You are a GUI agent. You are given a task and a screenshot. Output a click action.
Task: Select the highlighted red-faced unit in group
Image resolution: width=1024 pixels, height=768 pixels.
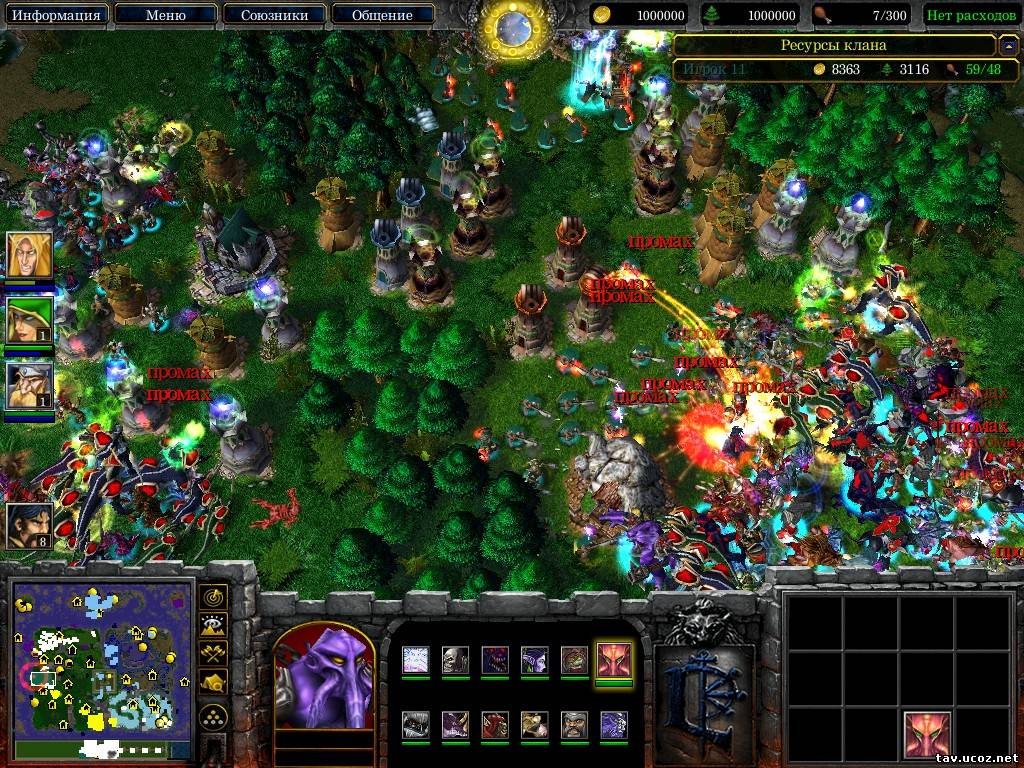(613, 660)
